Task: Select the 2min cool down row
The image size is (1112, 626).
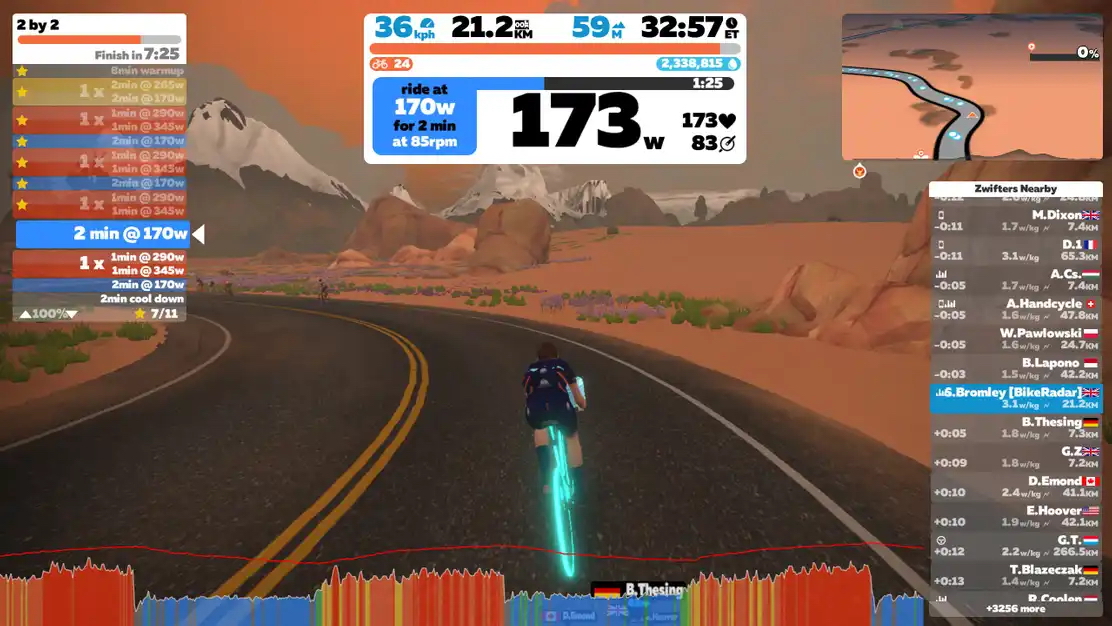Action: click(100, 299)
